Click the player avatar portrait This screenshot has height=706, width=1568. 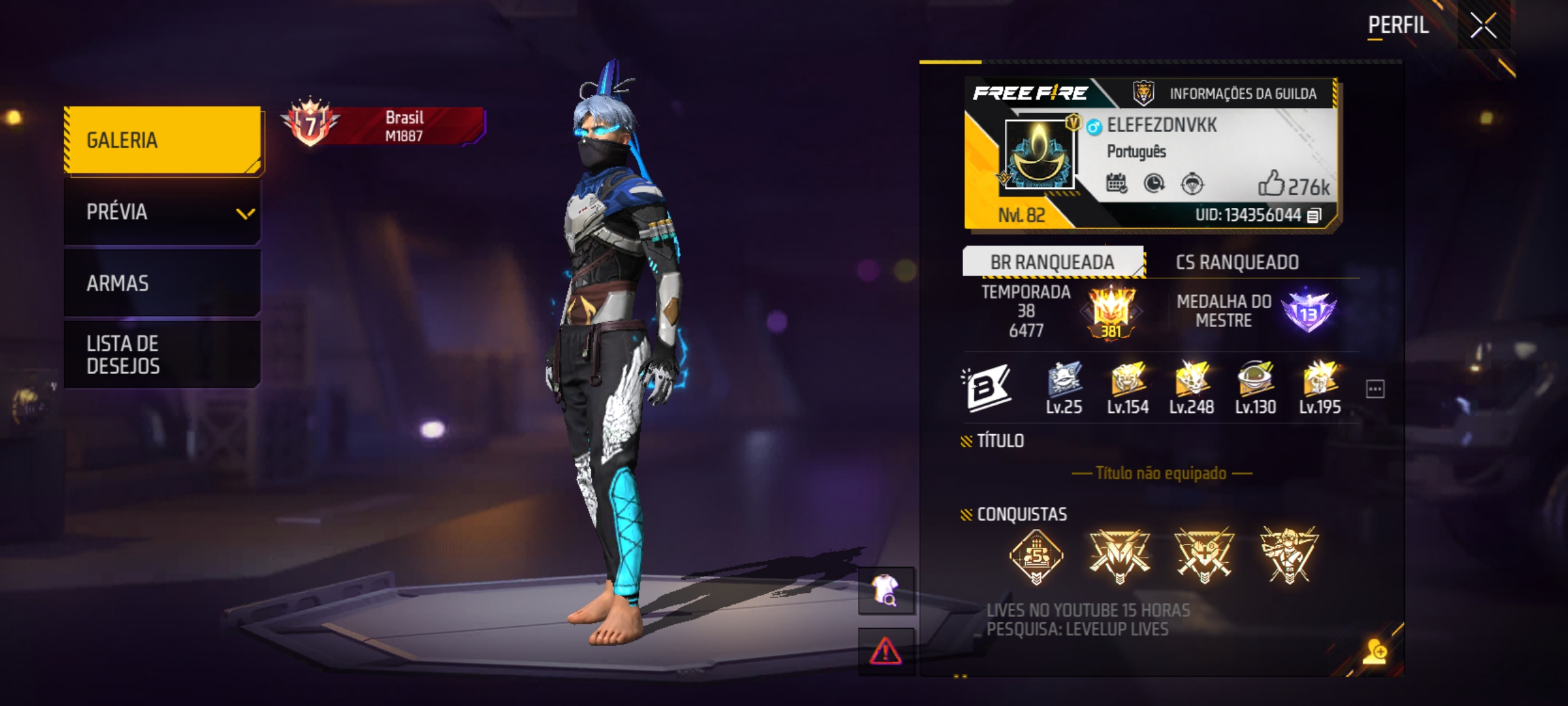click(x=1039, y=154)
